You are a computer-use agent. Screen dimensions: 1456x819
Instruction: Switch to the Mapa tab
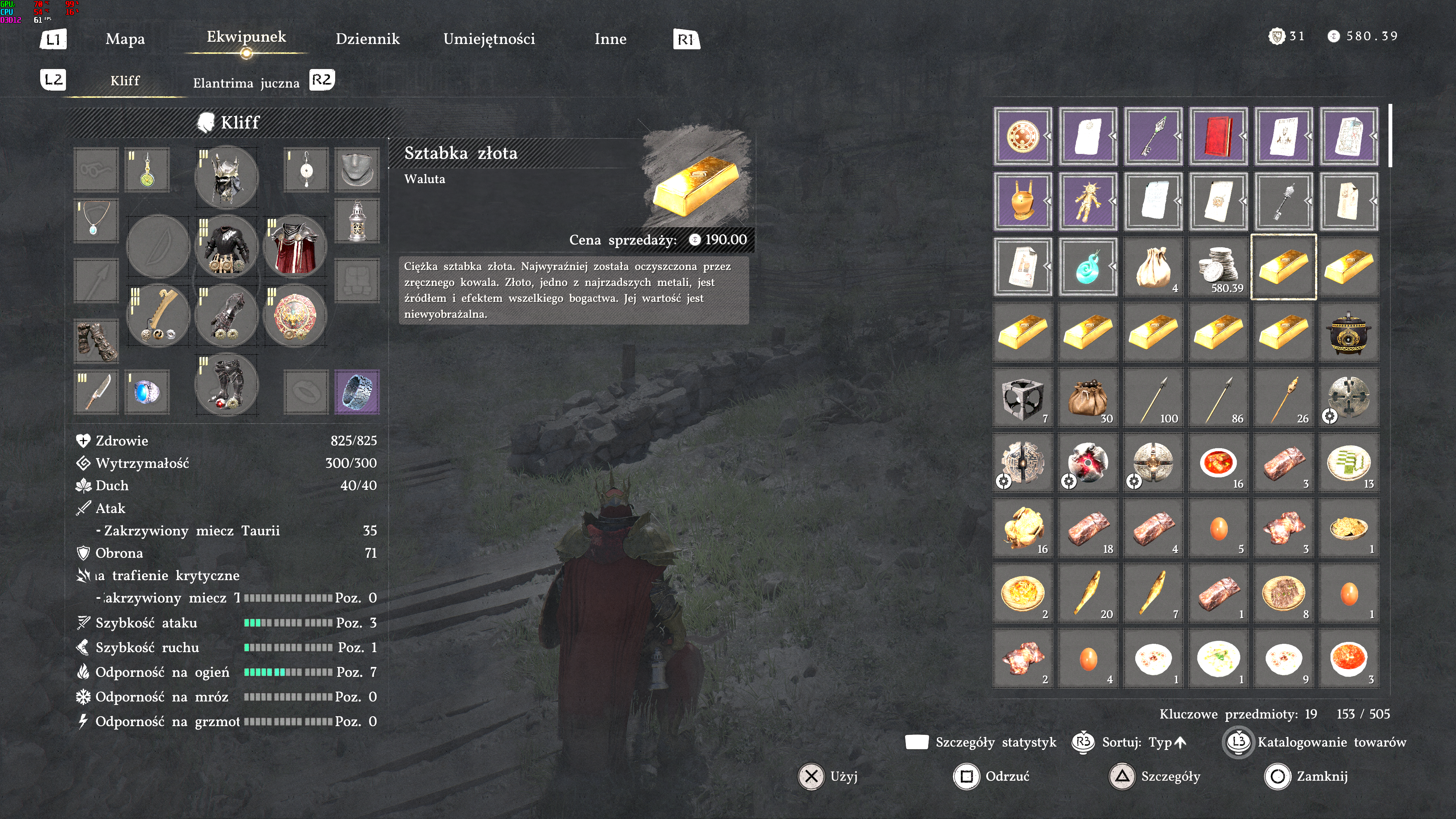[125, 39]
